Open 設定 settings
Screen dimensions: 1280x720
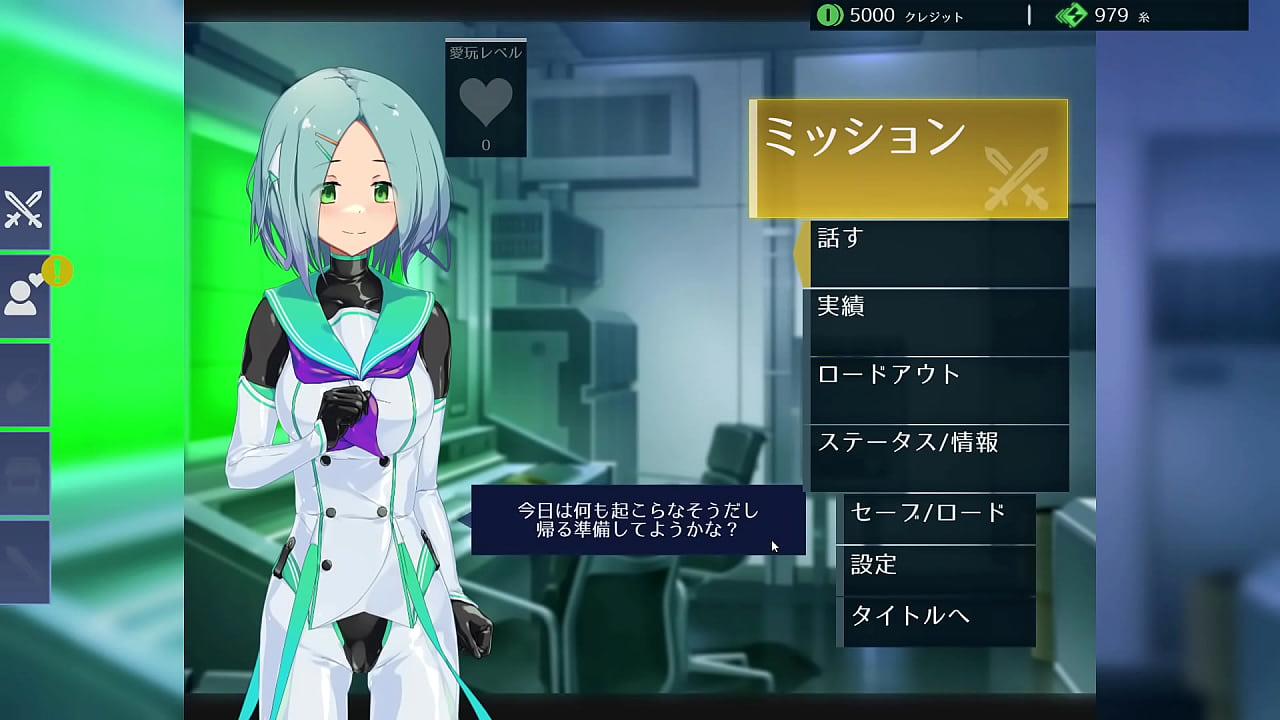click(x=936, y=570)
